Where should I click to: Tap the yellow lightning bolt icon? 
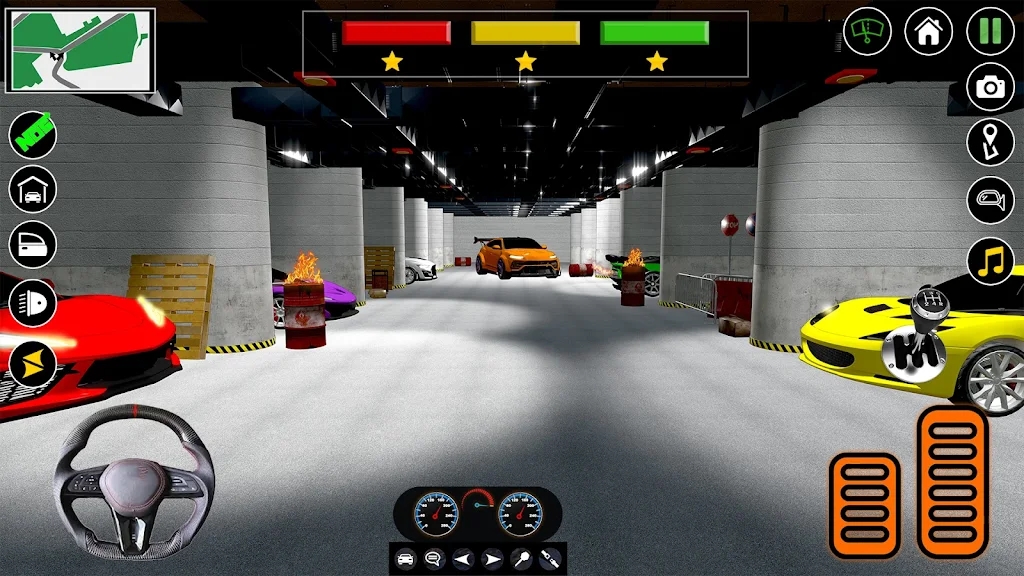point(33,362)
